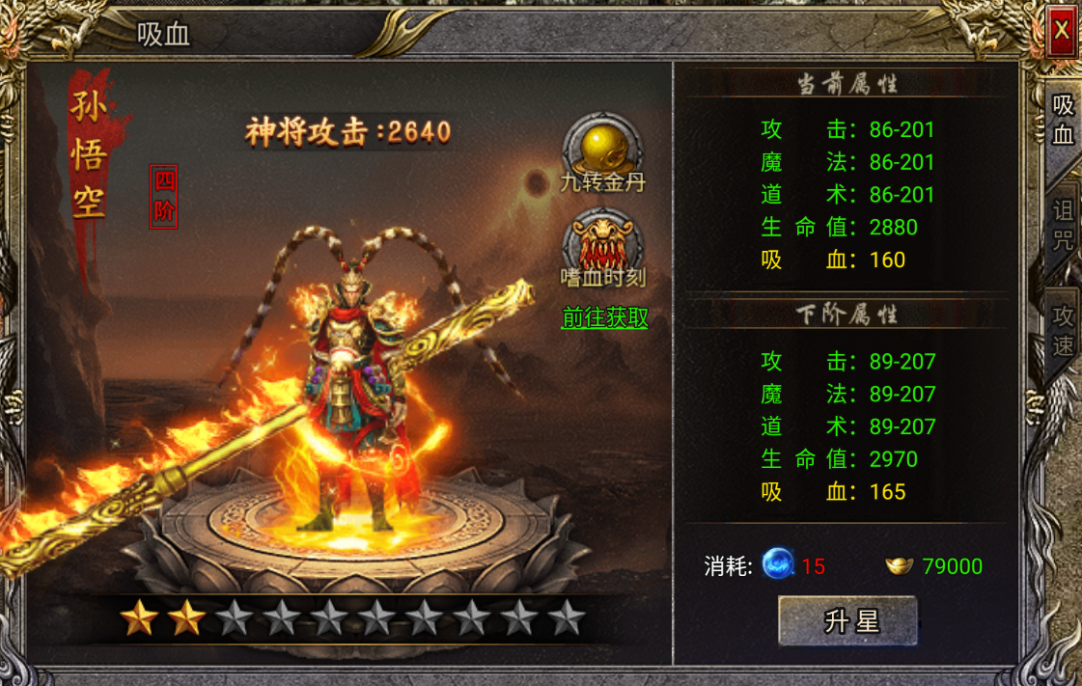Open the 前往获取 link
1082x686 pixels.
pos(604,318)
